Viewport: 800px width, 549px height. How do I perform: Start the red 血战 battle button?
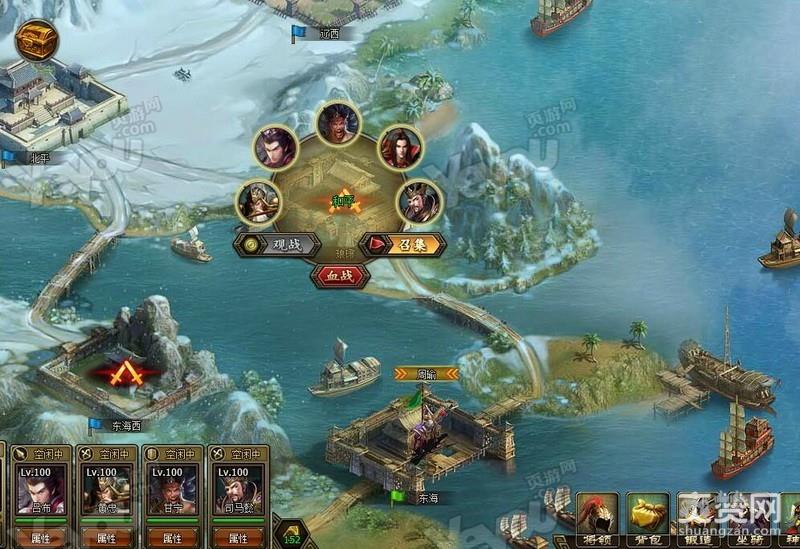pyautogui.click(x=340, y=274)
